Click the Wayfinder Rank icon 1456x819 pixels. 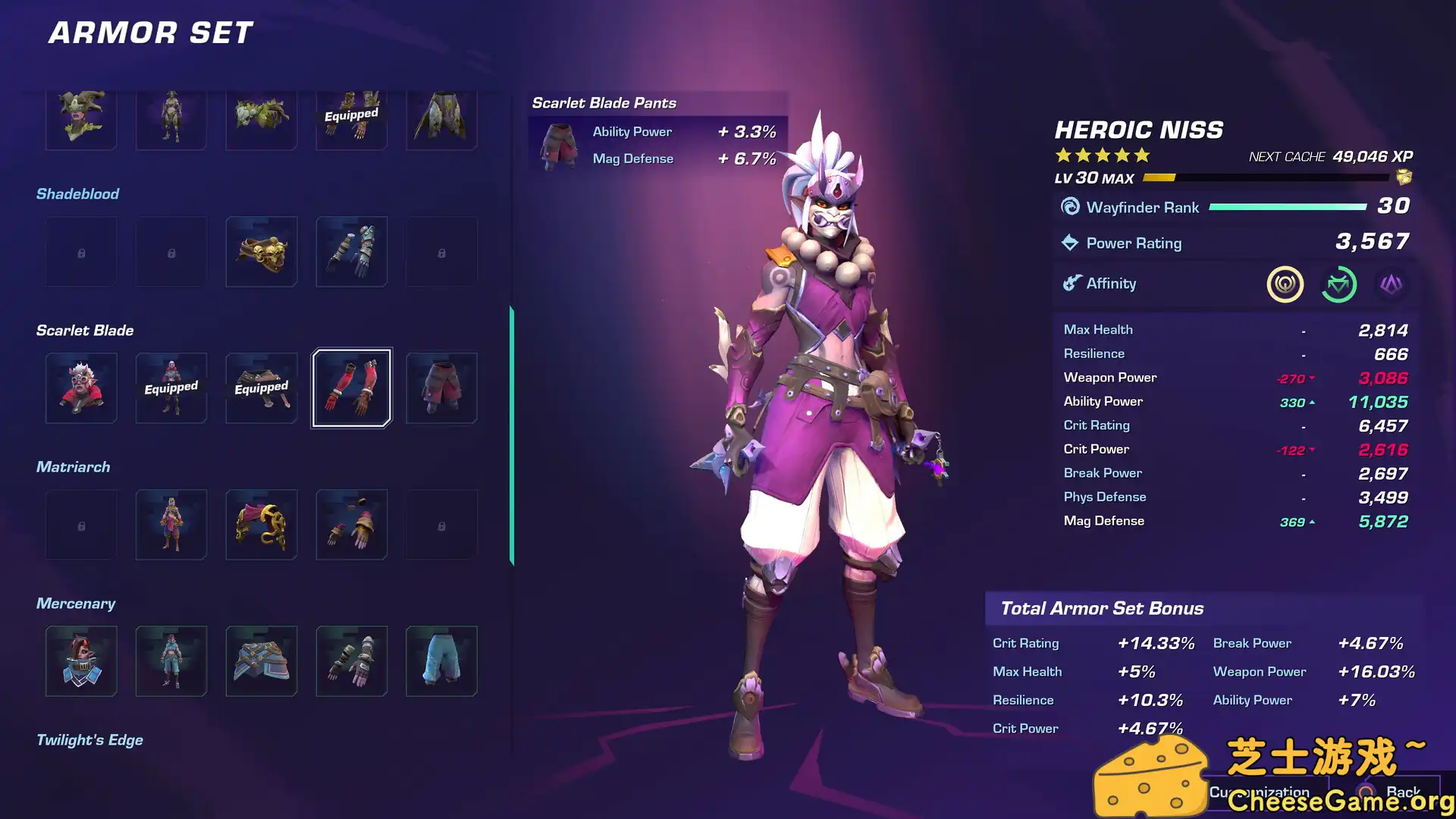1068,206
